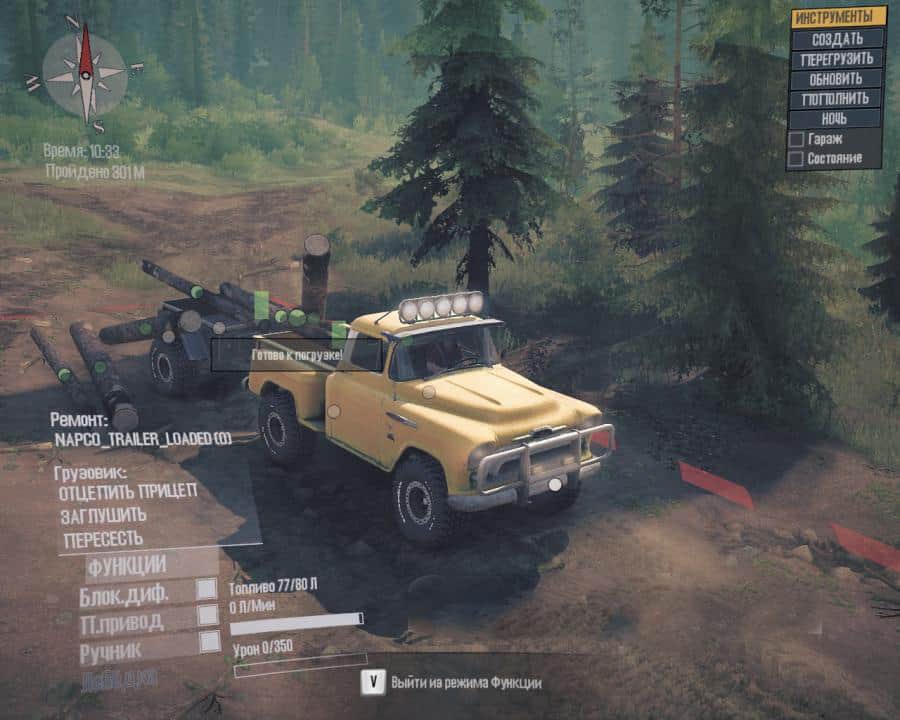
Task: Select ЗАГЛУШИТЬ to stop the engine
Action: [x=103, y=515]
